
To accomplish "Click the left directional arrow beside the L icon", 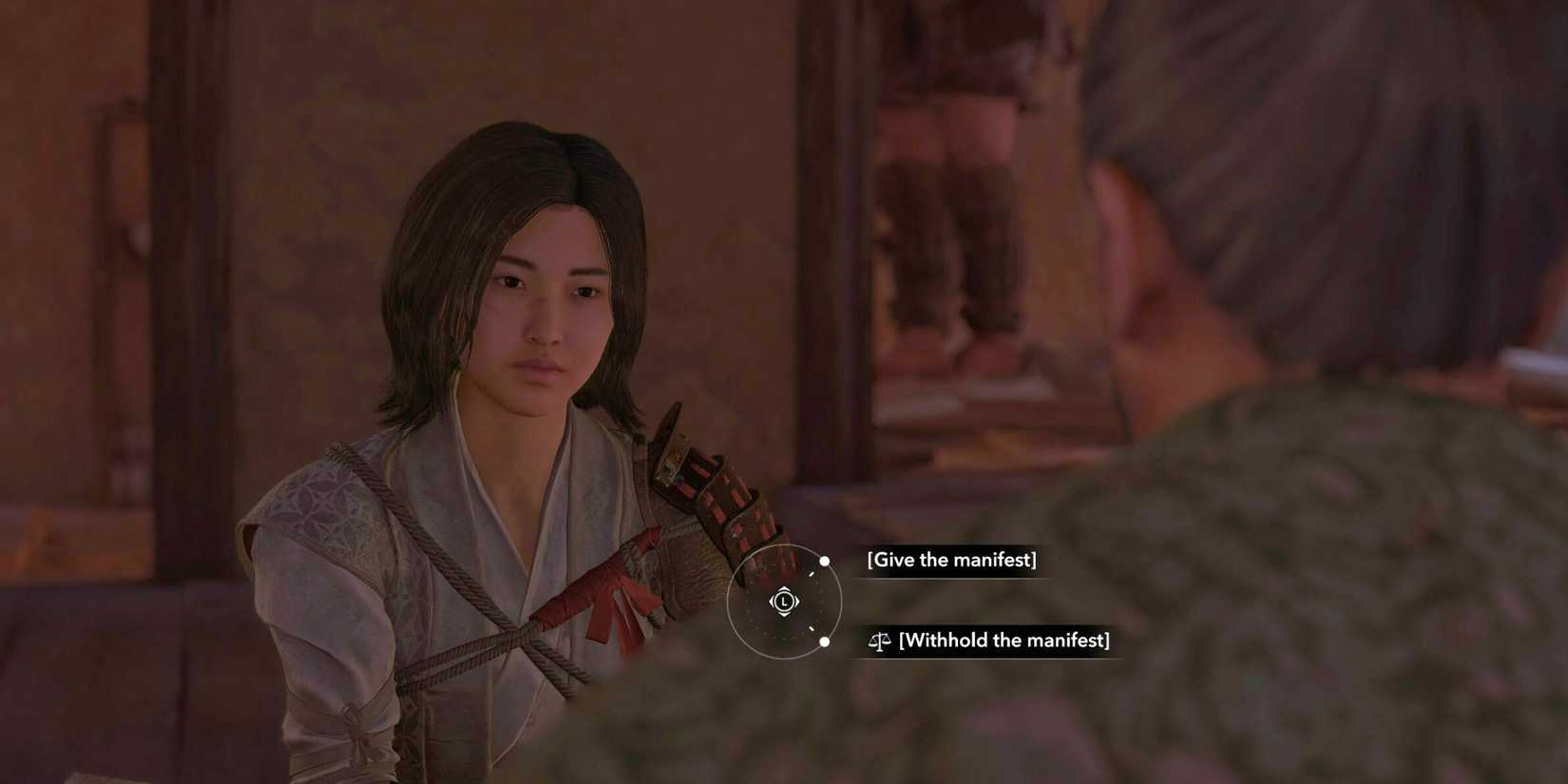I will pyautogui.click(x=772, y=602).
